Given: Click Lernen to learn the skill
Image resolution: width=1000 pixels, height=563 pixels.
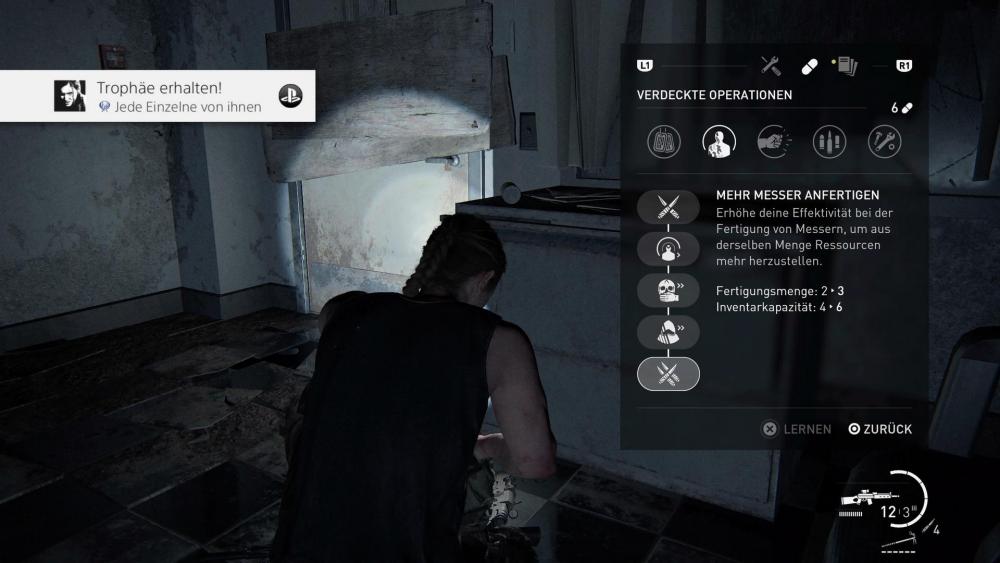Looking at the screenshot, I should (797, 429).
